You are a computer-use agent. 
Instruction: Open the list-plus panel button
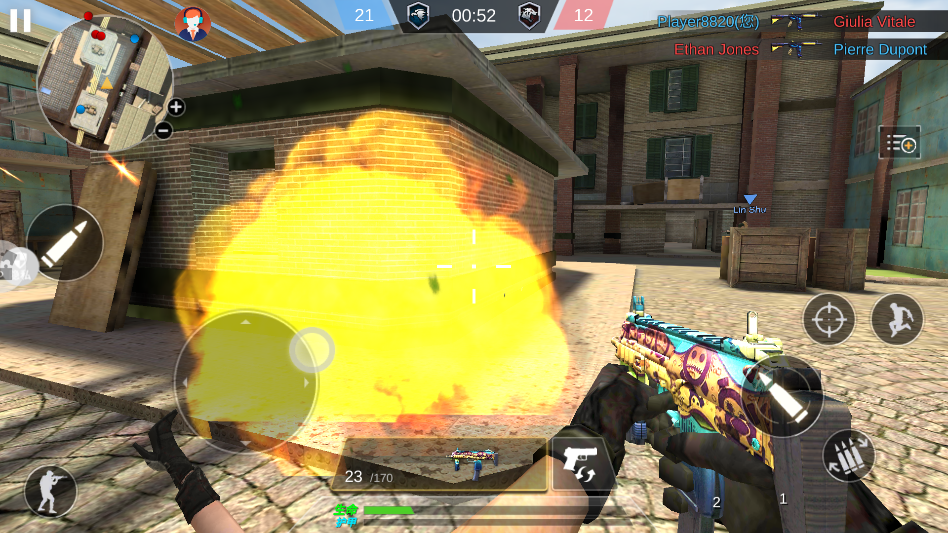[899, 143]
